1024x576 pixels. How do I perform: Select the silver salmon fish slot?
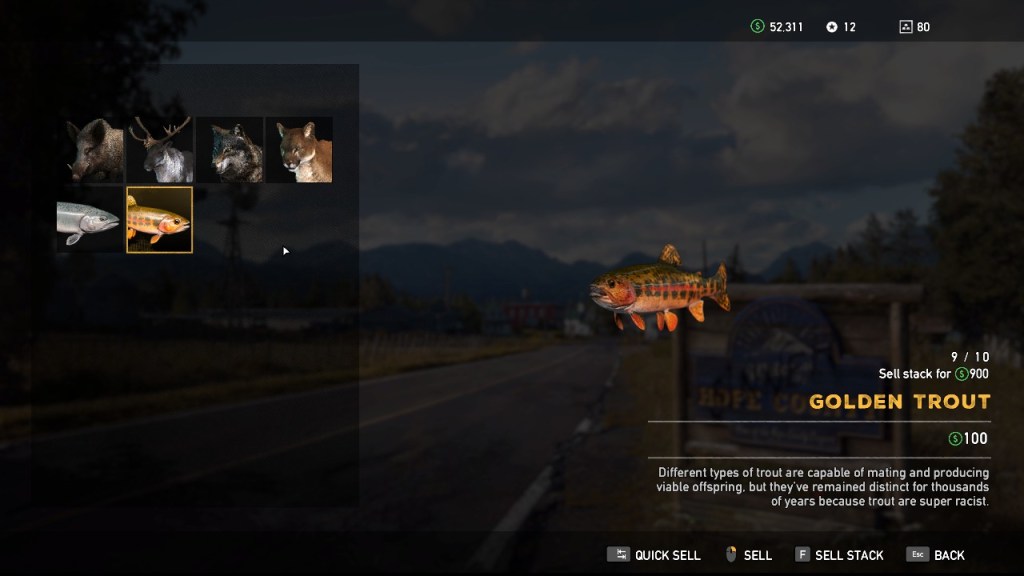[x=90, y=219]
